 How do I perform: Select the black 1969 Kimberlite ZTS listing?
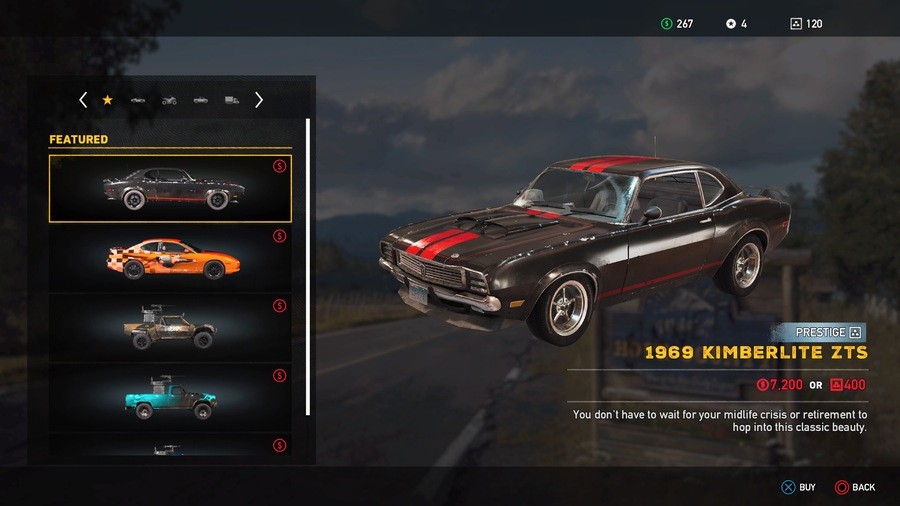(170, 188)
